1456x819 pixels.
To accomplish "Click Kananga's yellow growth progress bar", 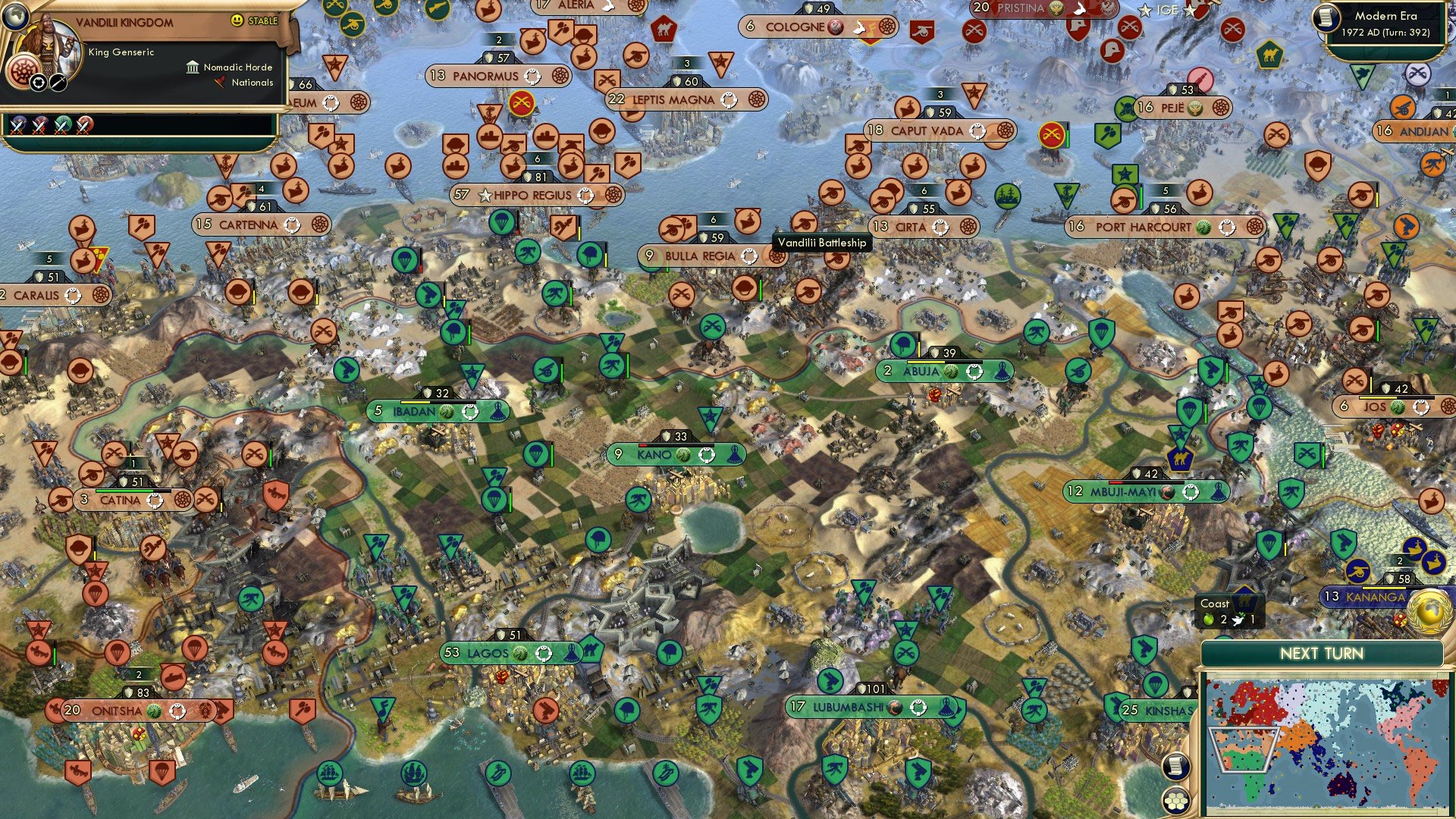I will point(1384,588).
